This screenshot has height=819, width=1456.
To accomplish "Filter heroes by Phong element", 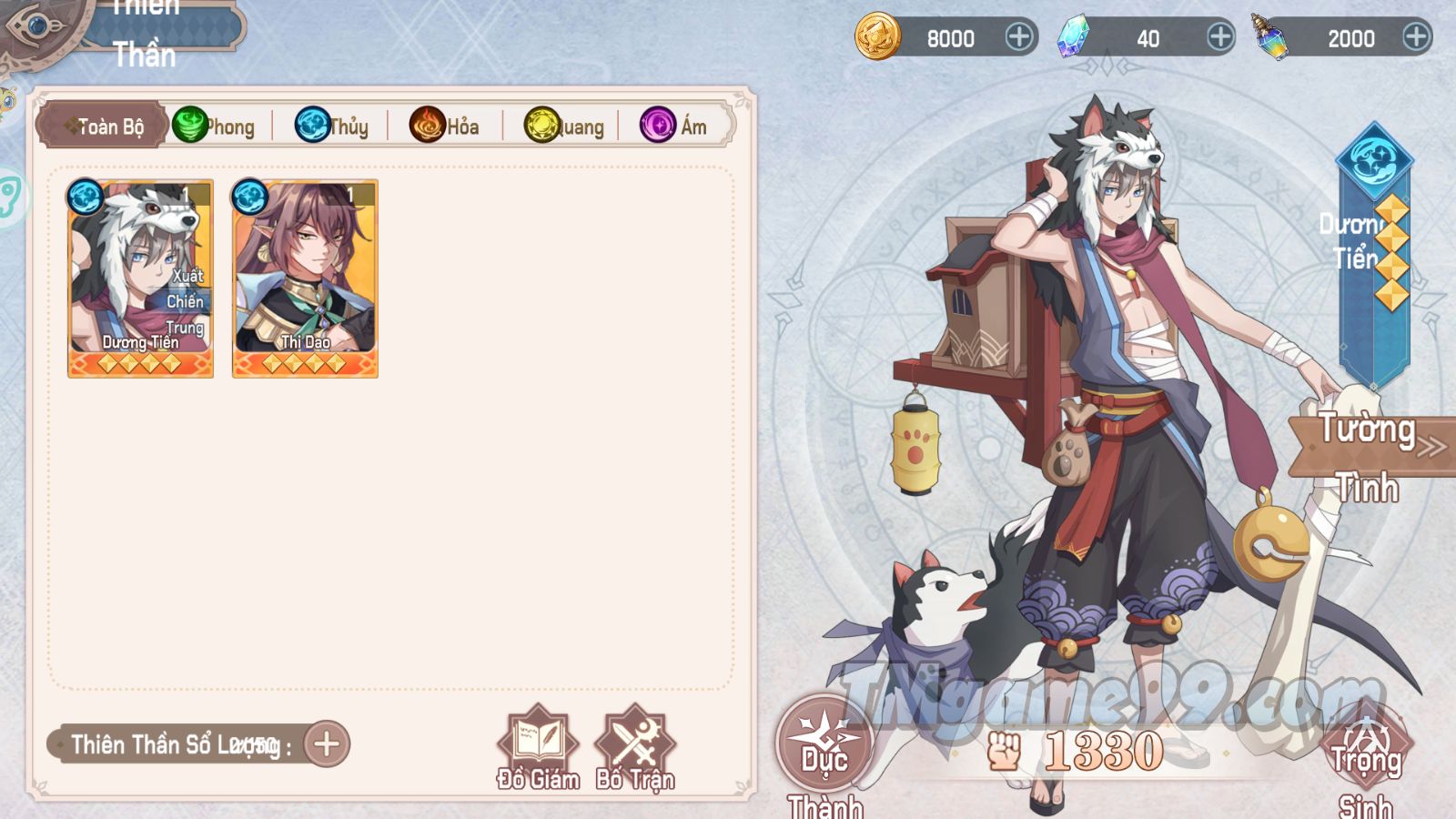I will [x=215, y=126].
